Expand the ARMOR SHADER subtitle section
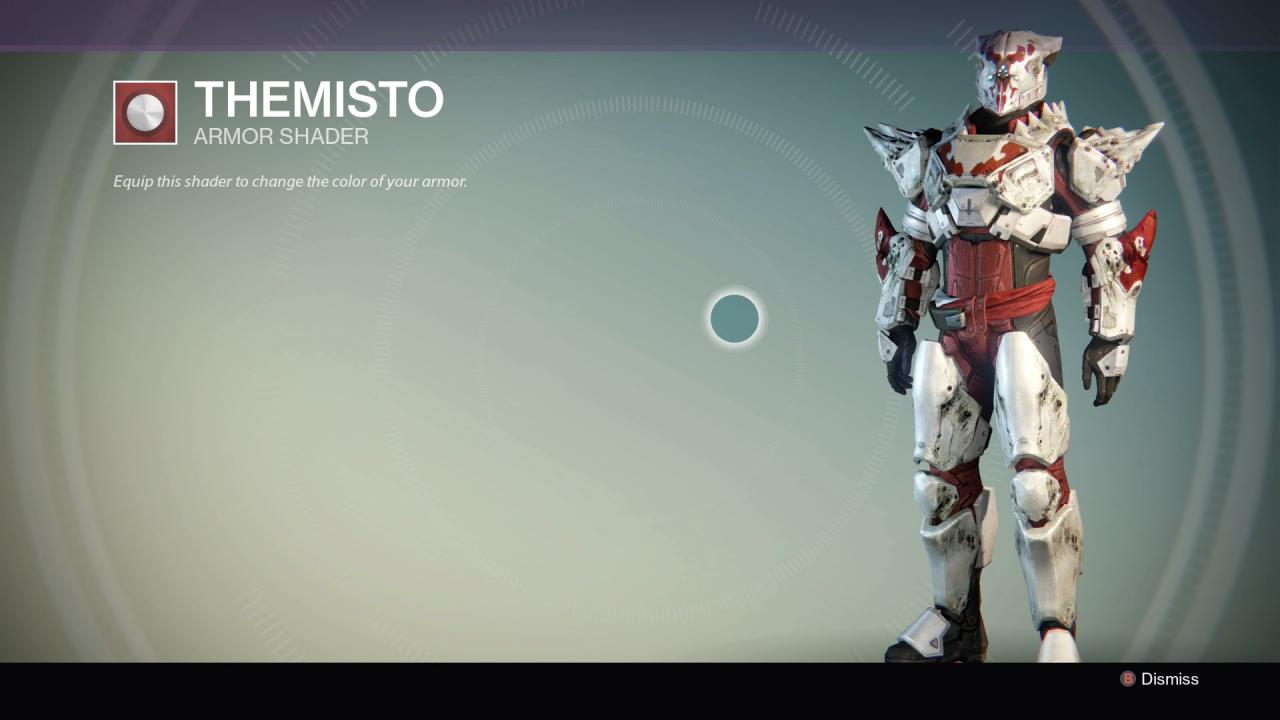The width and height of the screenshot is (1280, 720). (280, 137)
